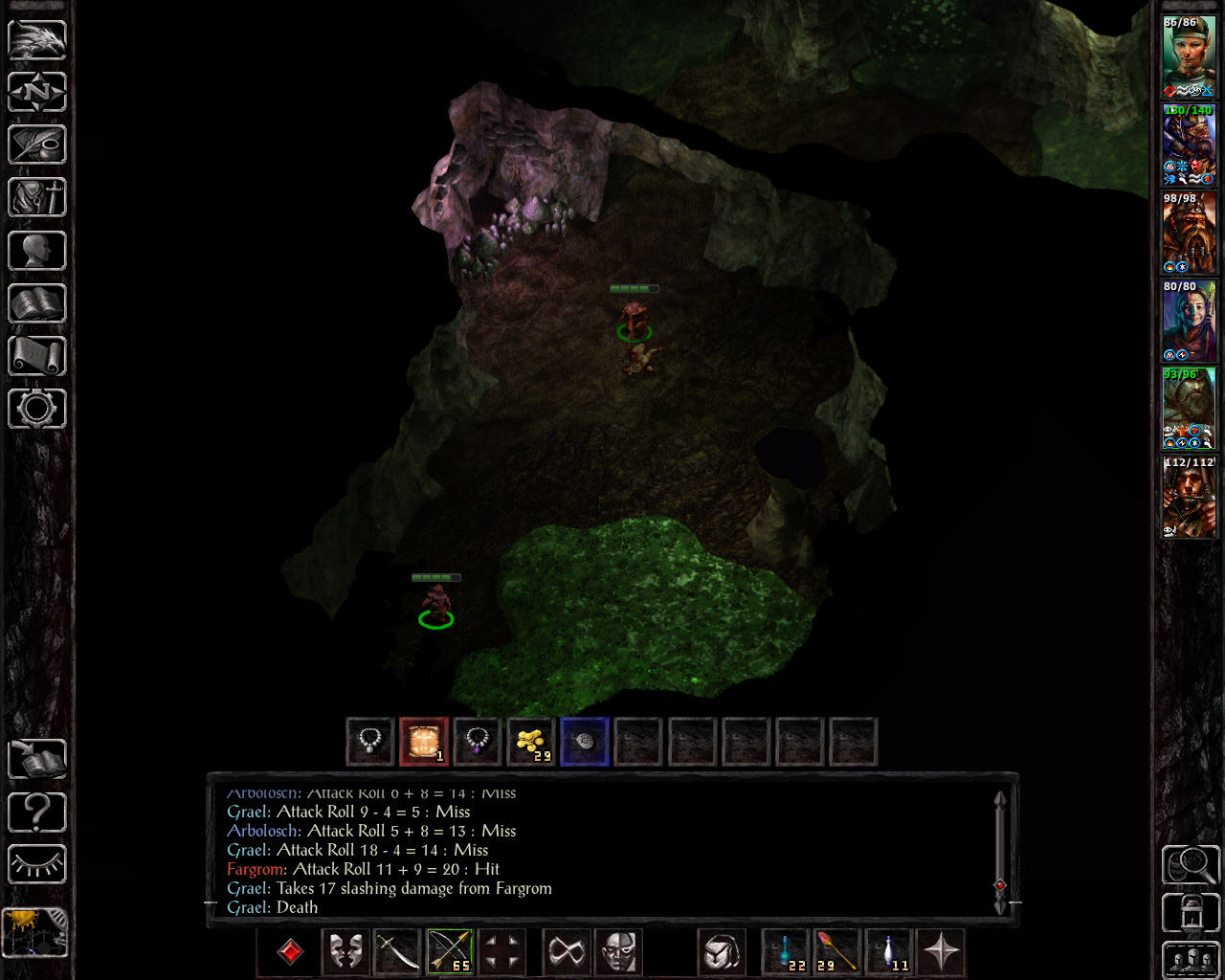Image resolution: width=1225 pixels, height=980 pixels.
Task: Open the options gear button
Action: 37,409
